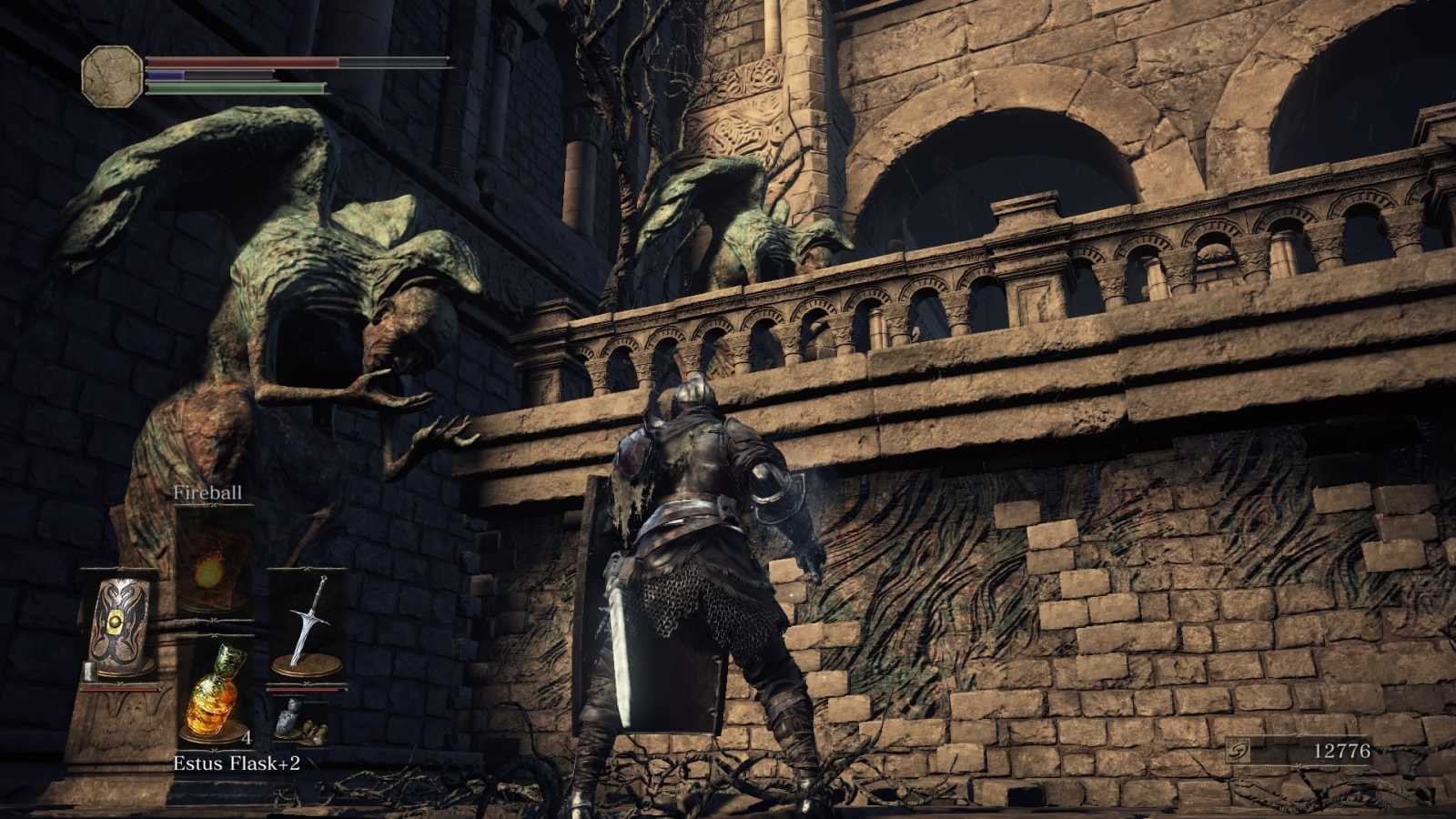Toggle the durability bar under the right weapon slot
The width and height of the screenshot is (1456, 819).
[x=305, y=690]
